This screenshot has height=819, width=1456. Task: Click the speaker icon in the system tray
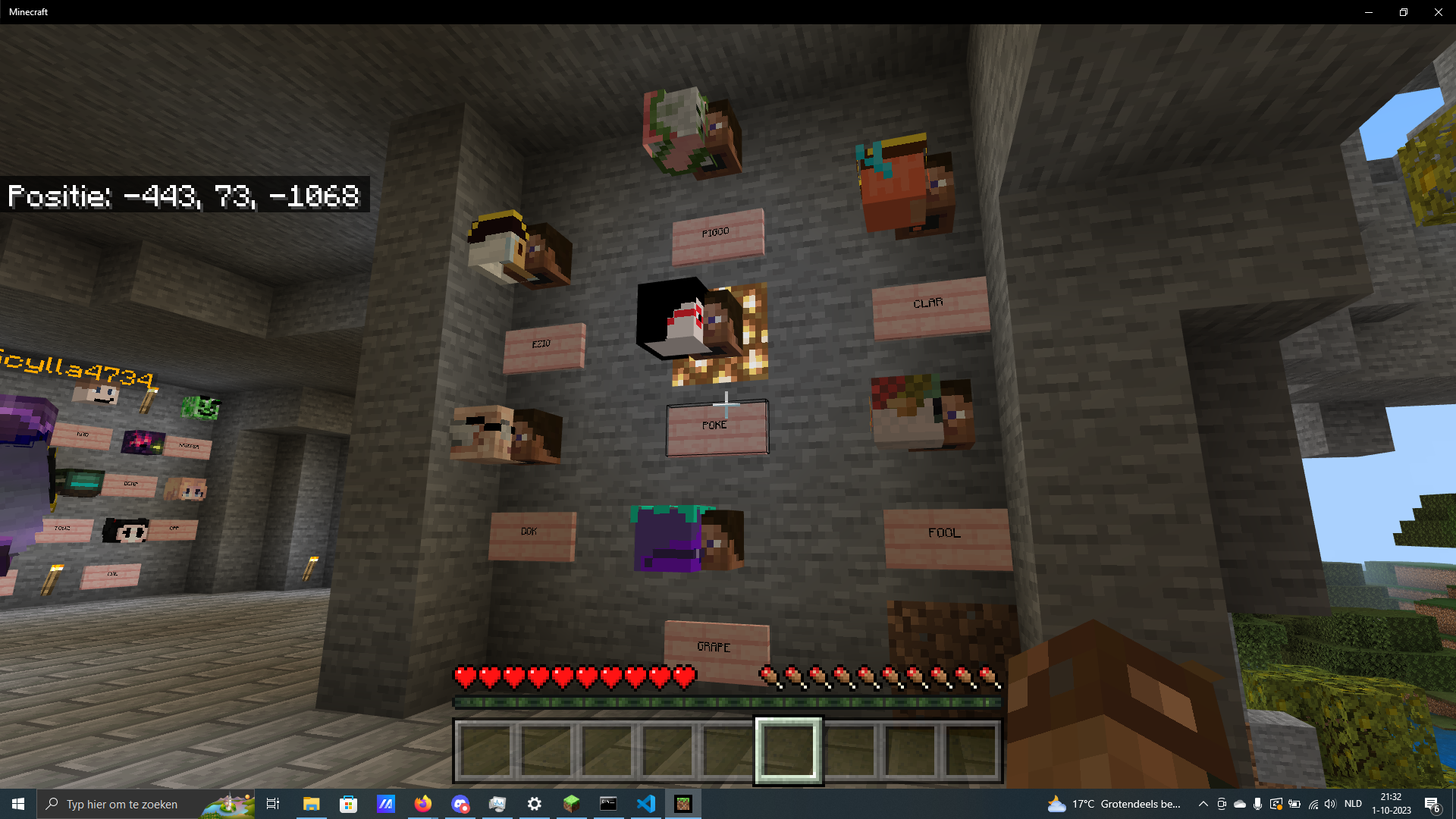tap(1331, 804)
